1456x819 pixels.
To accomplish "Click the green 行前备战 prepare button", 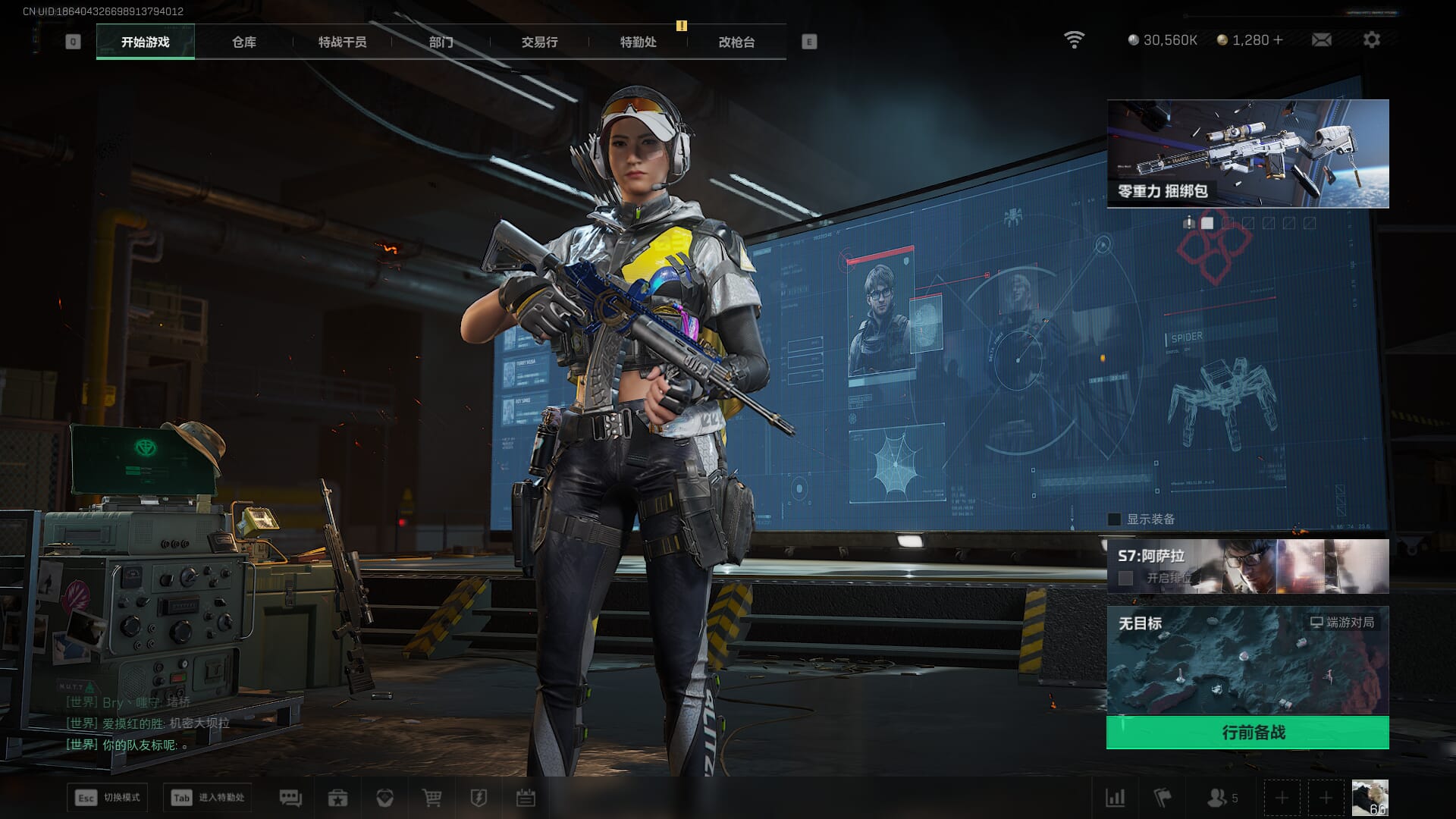I will 1247,733.
